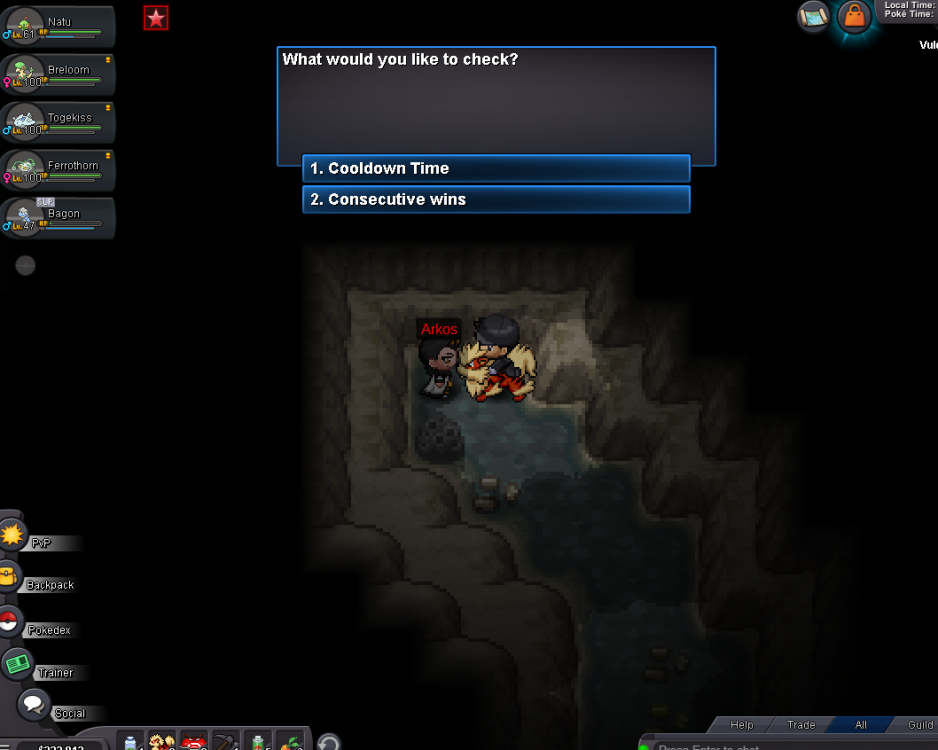Click the orange shopping bag icon
Viewport: 938px width, 750px height.
click(854, 16)
